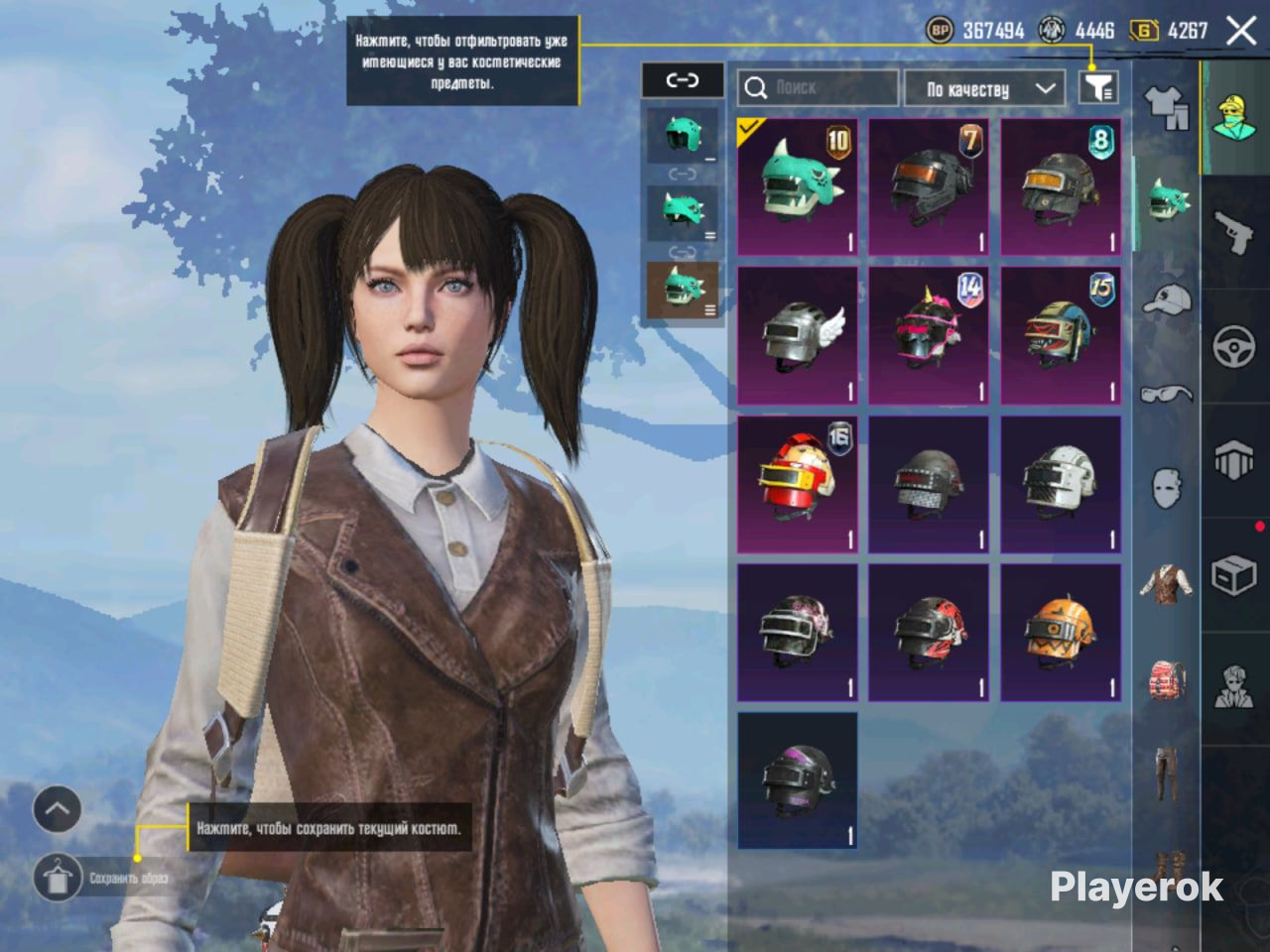The image size is (1270, 952).
Task: Select the red and yellow visor helmet
Action: tap(798, 484)
